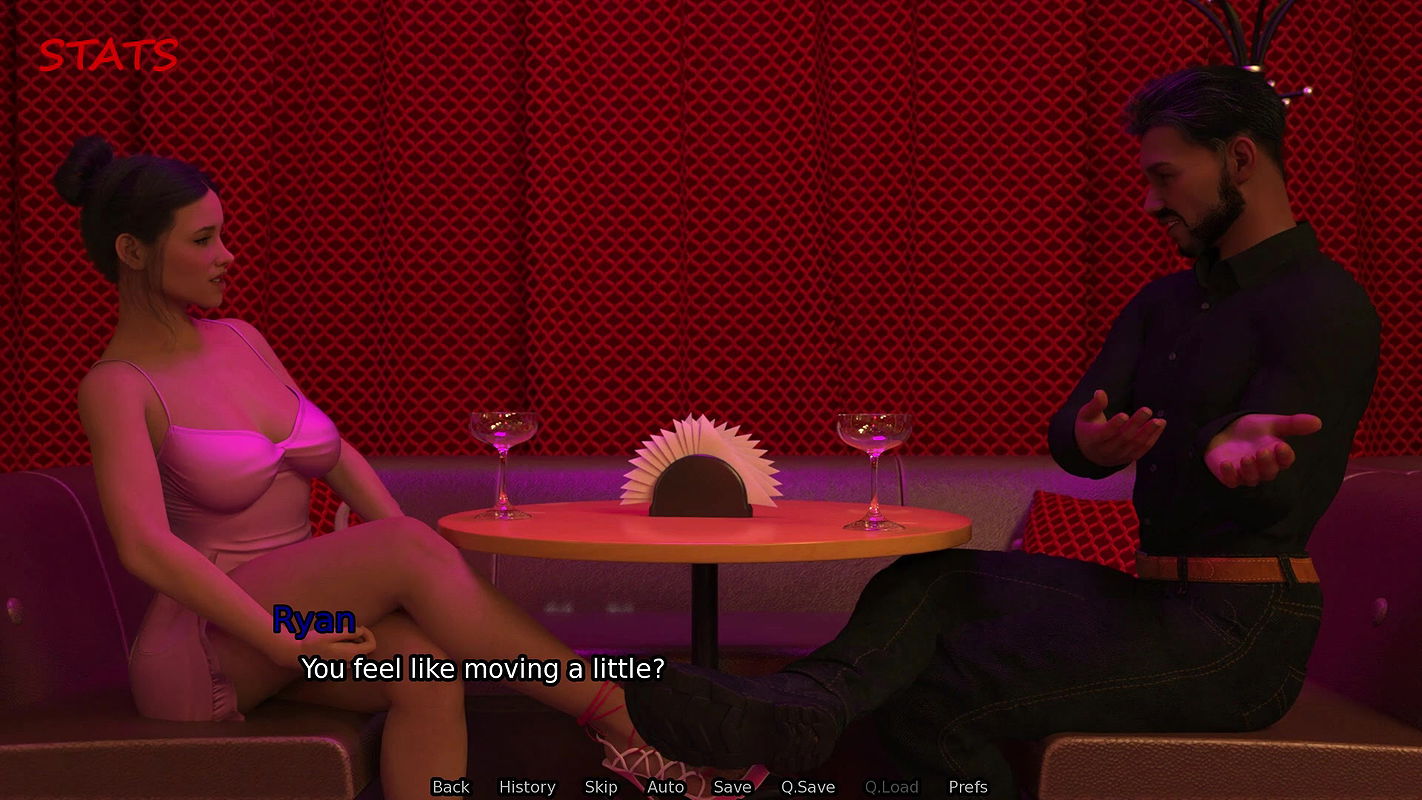Toggle Skip mode
The width and height of the screenshot is (1422, 800).
(601, 787)
